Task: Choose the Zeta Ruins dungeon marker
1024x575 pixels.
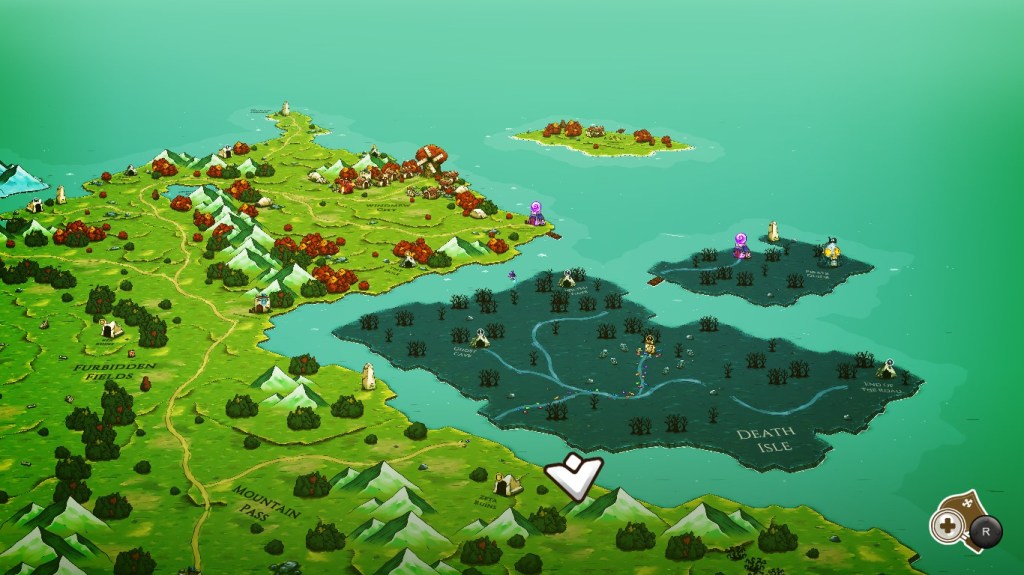Action: pos(508,485)
